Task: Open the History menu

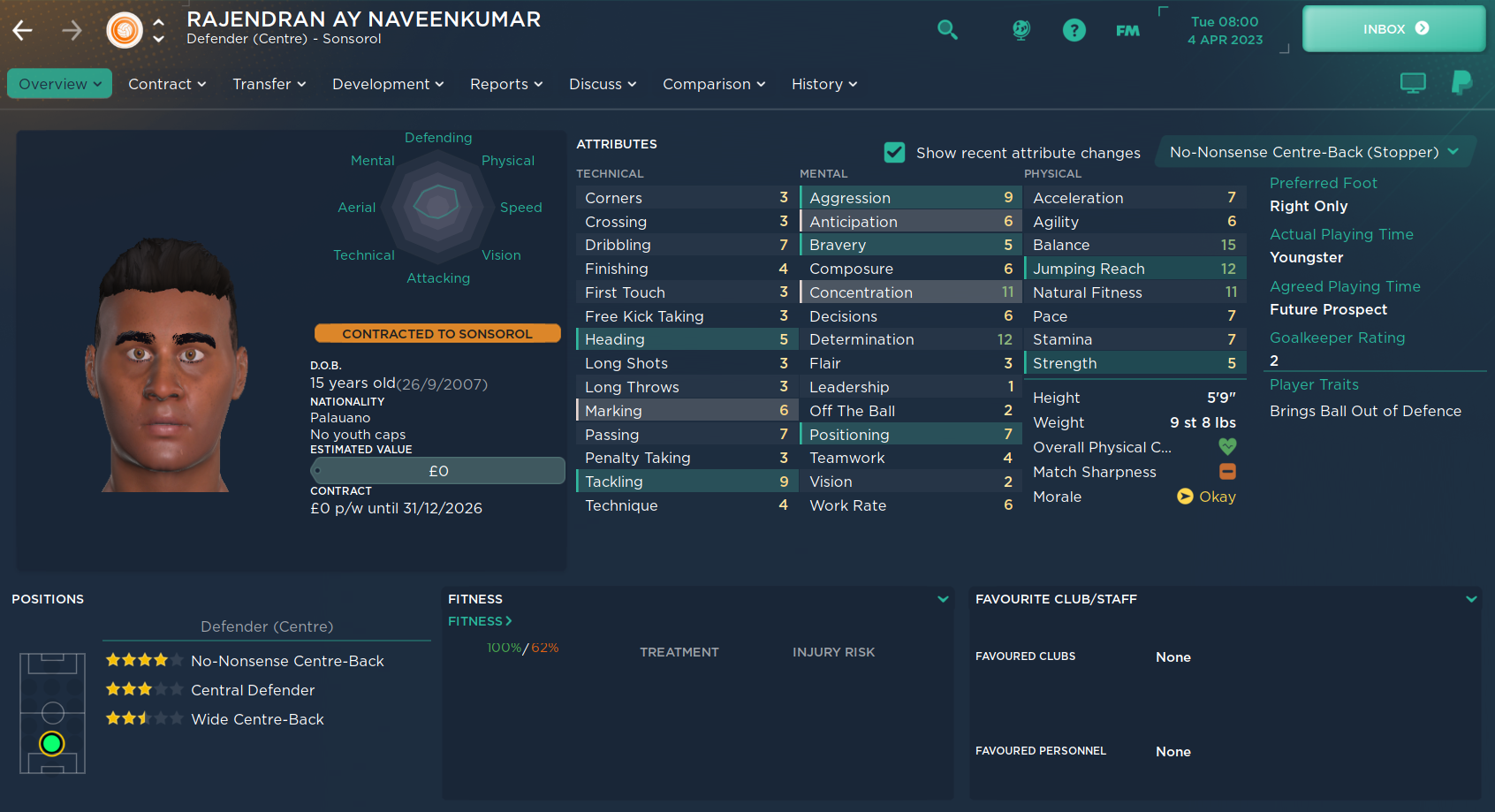Action: click(823, 83)
